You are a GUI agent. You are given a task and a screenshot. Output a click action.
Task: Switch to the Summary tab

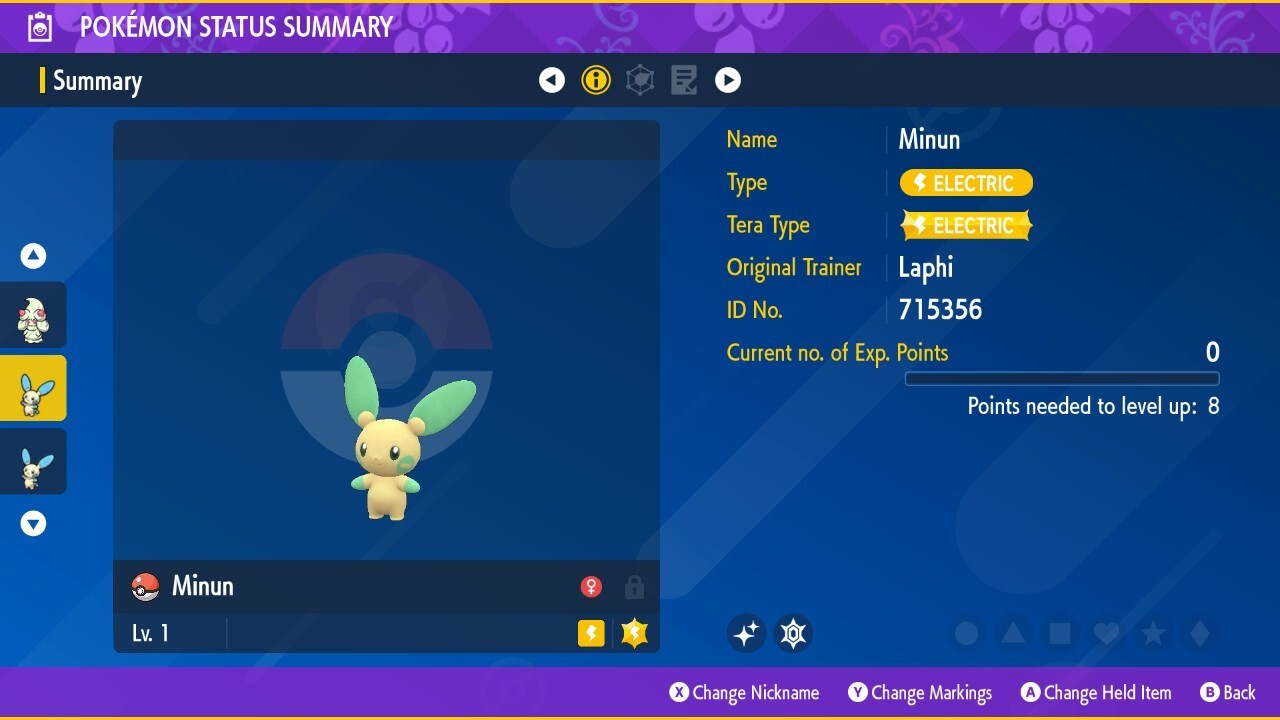coord(97,80)
